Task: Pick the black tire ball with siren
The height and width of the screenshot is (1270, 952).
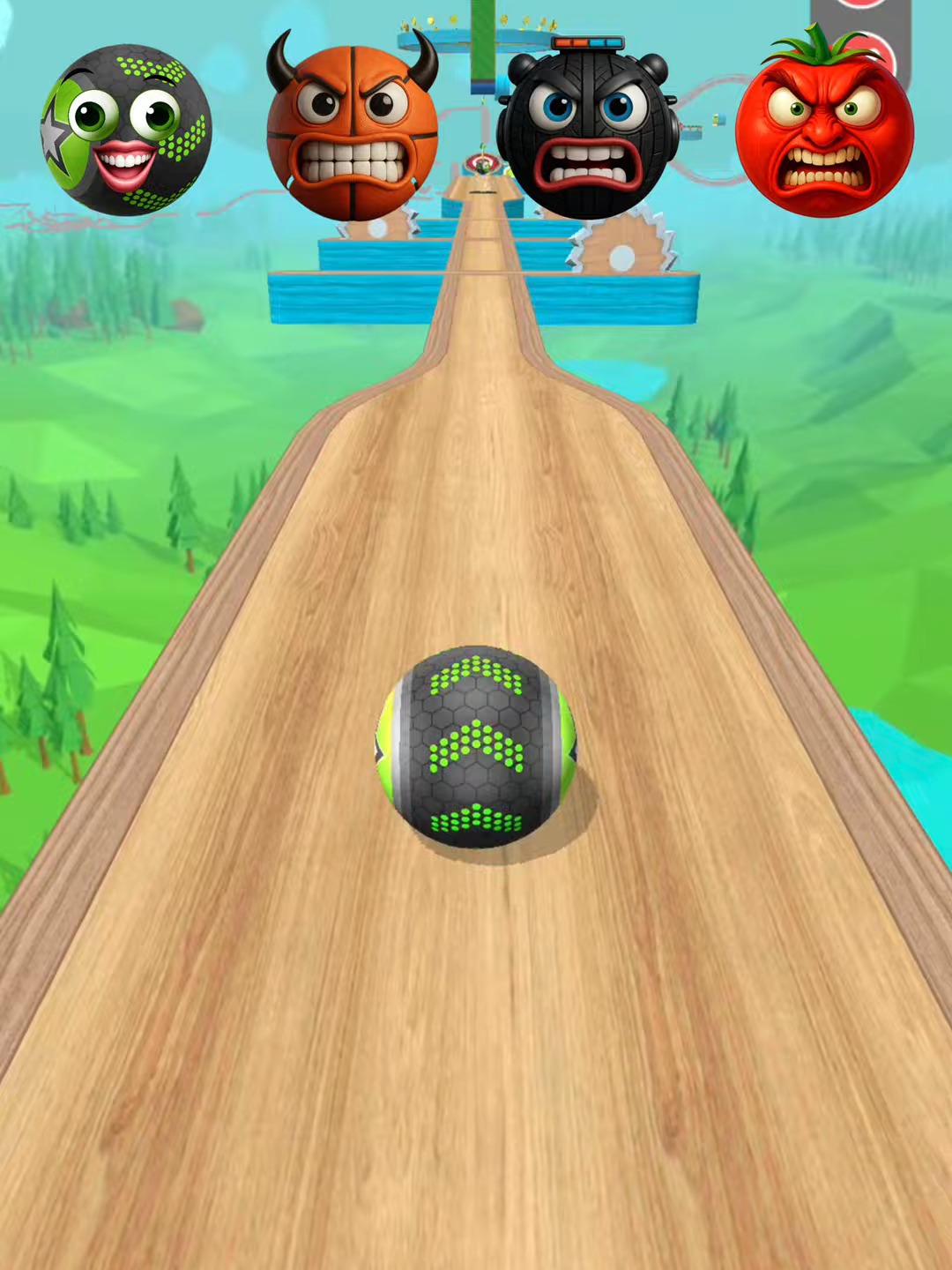Action: point(587,132)
